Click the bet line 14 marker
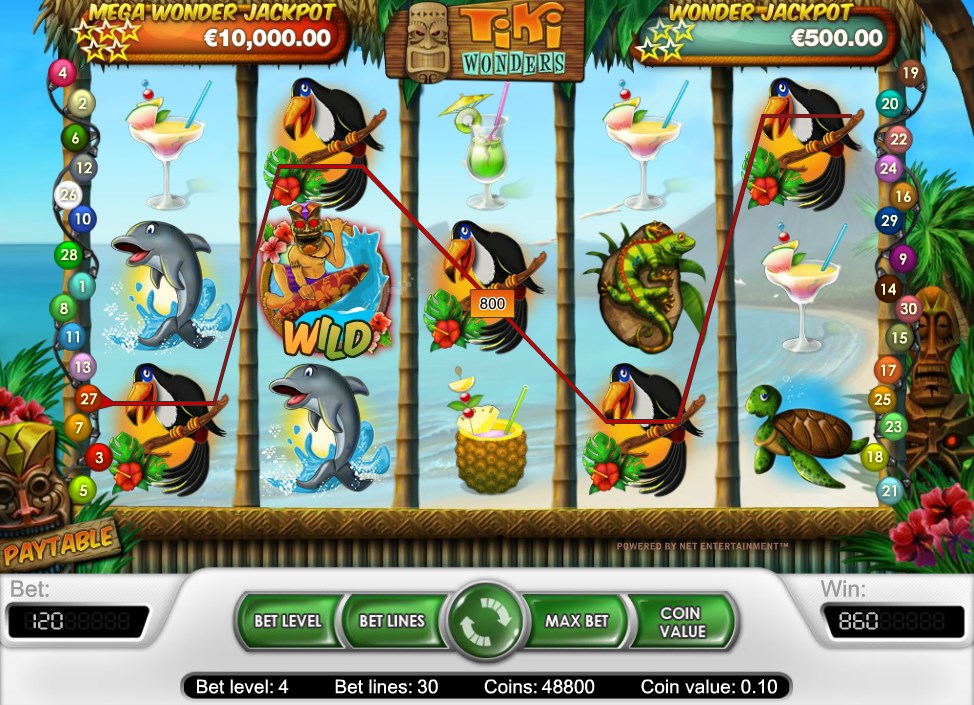Image resolution: width=974 pixels, height=705 pixels. pyautogui.click(x=888, y=289)
